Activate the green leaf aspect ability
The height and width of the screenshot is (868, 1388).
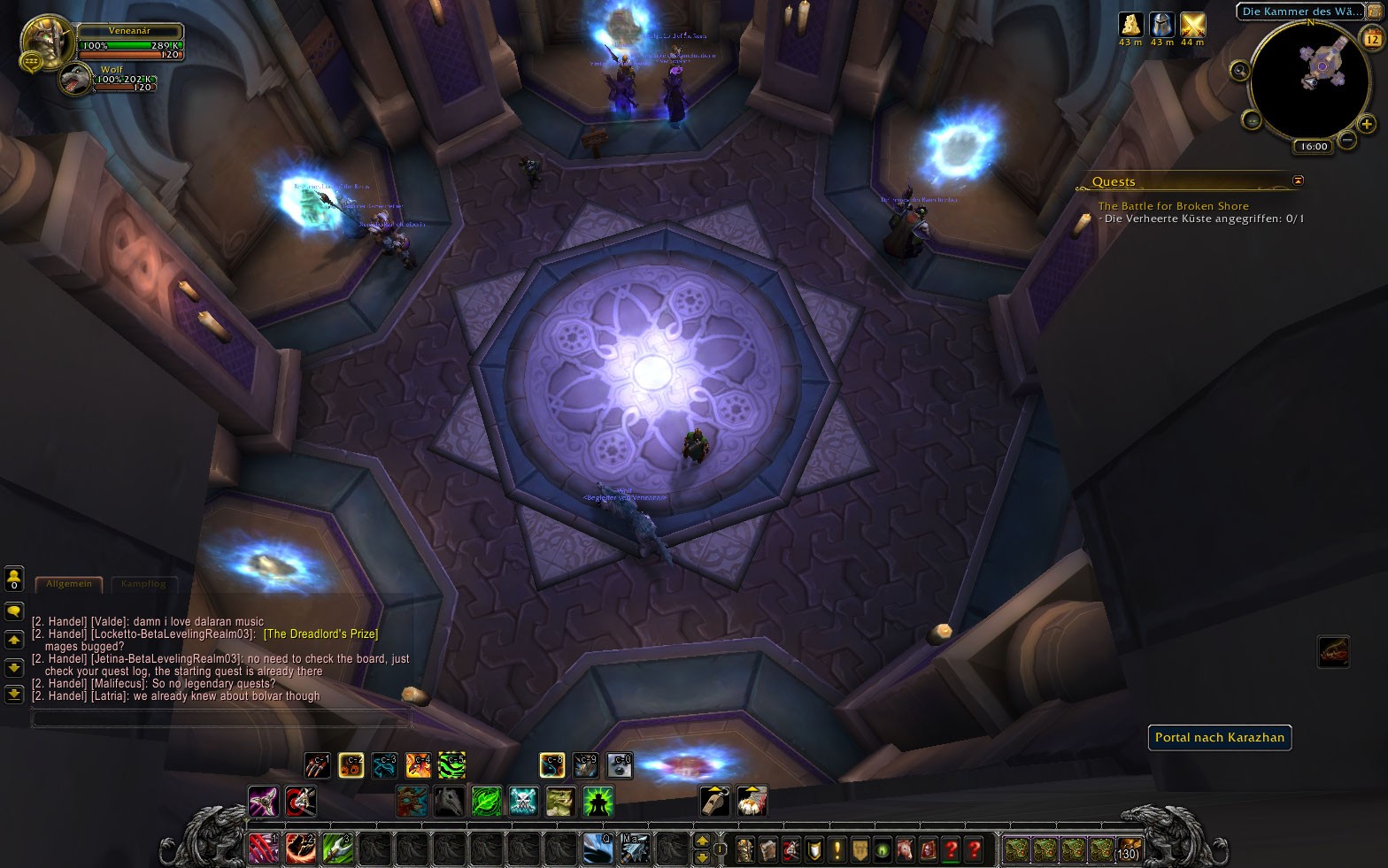pos(486,802)
